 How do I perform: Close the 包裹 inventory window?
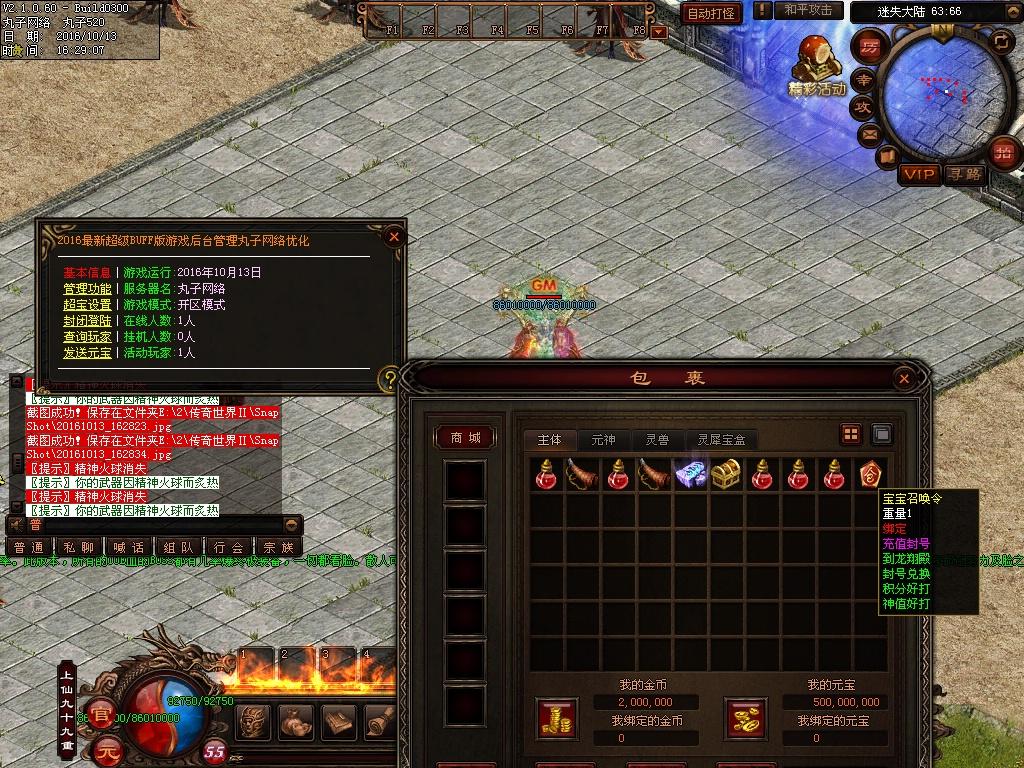pyautogui.click(x=904, y=379)
